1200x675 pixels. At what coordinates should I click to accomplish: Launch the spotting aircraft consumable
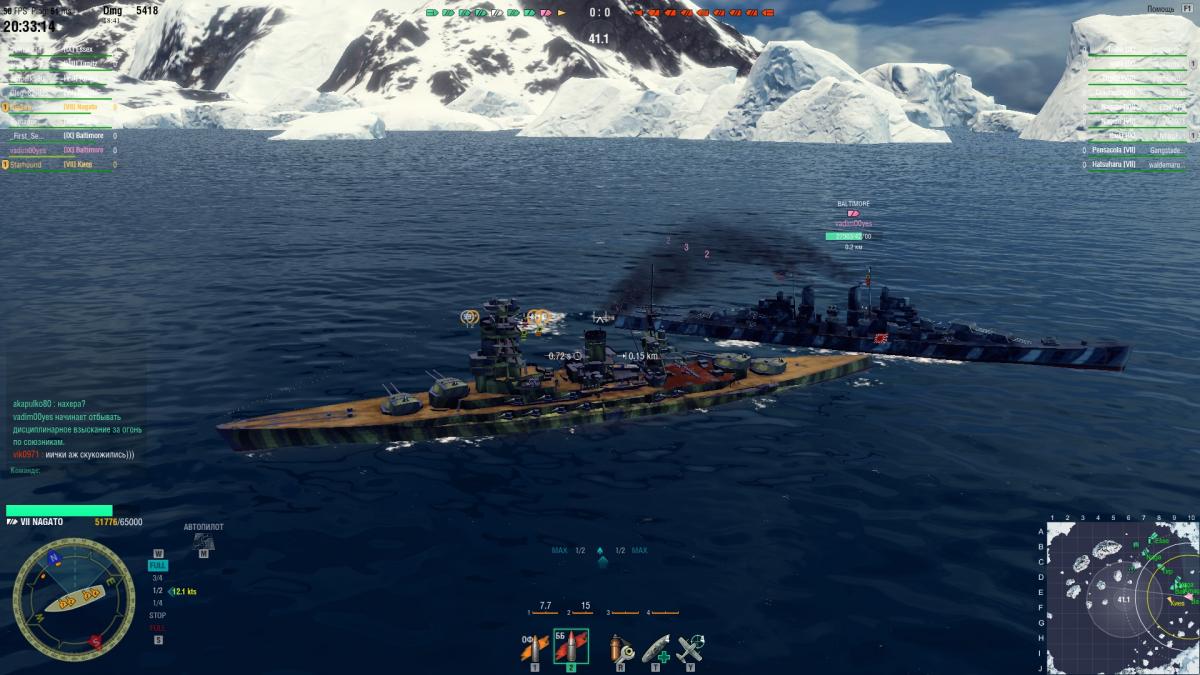point(690,648)
